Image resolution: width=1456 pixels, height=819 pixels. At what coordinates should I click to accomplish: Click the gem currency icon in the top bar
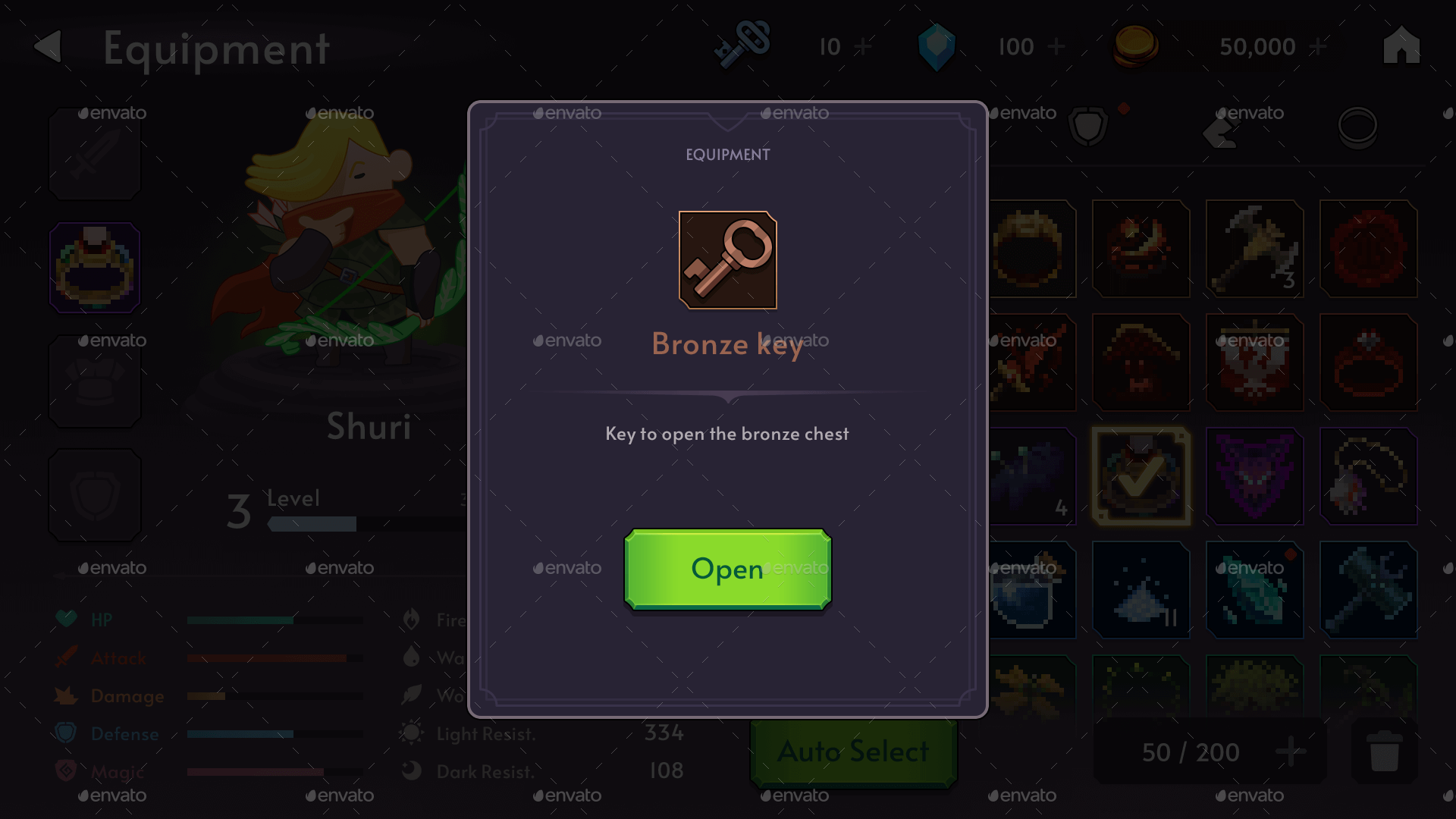pos(937,45)
